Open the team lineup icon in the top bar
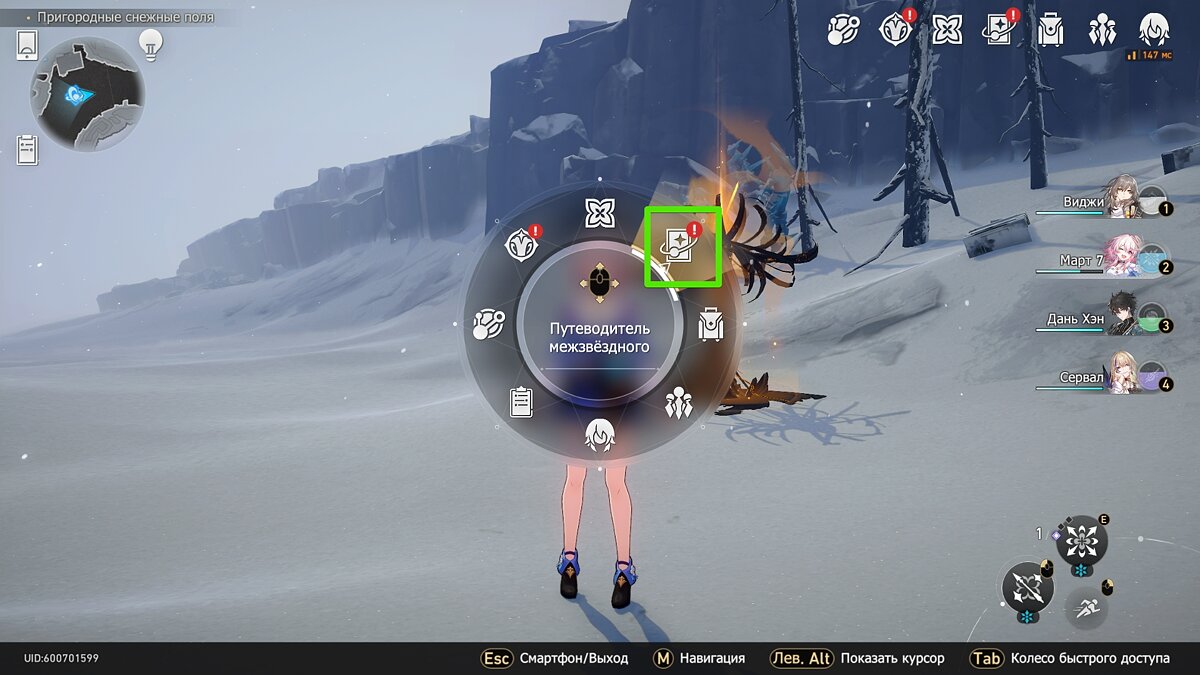This screenshot has width=1200, height=675. (x=1102, y=30)
